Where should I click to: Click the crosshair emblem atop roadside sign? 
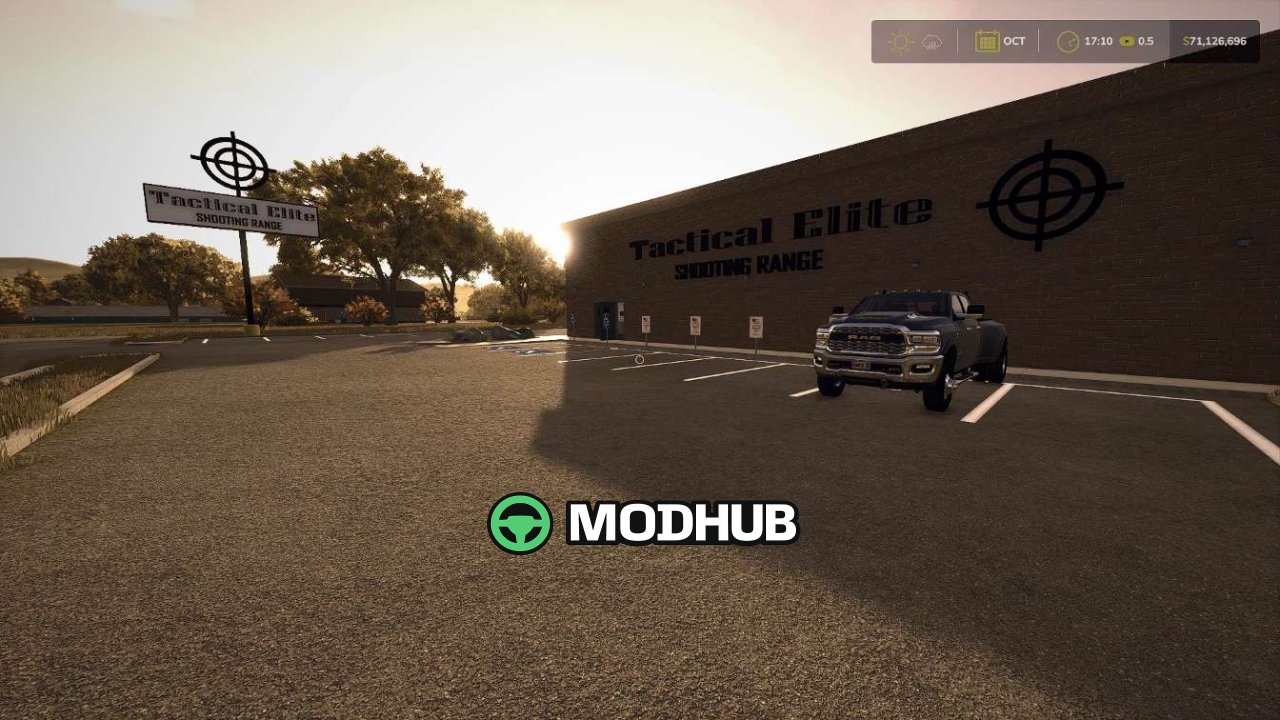(231, 163)
